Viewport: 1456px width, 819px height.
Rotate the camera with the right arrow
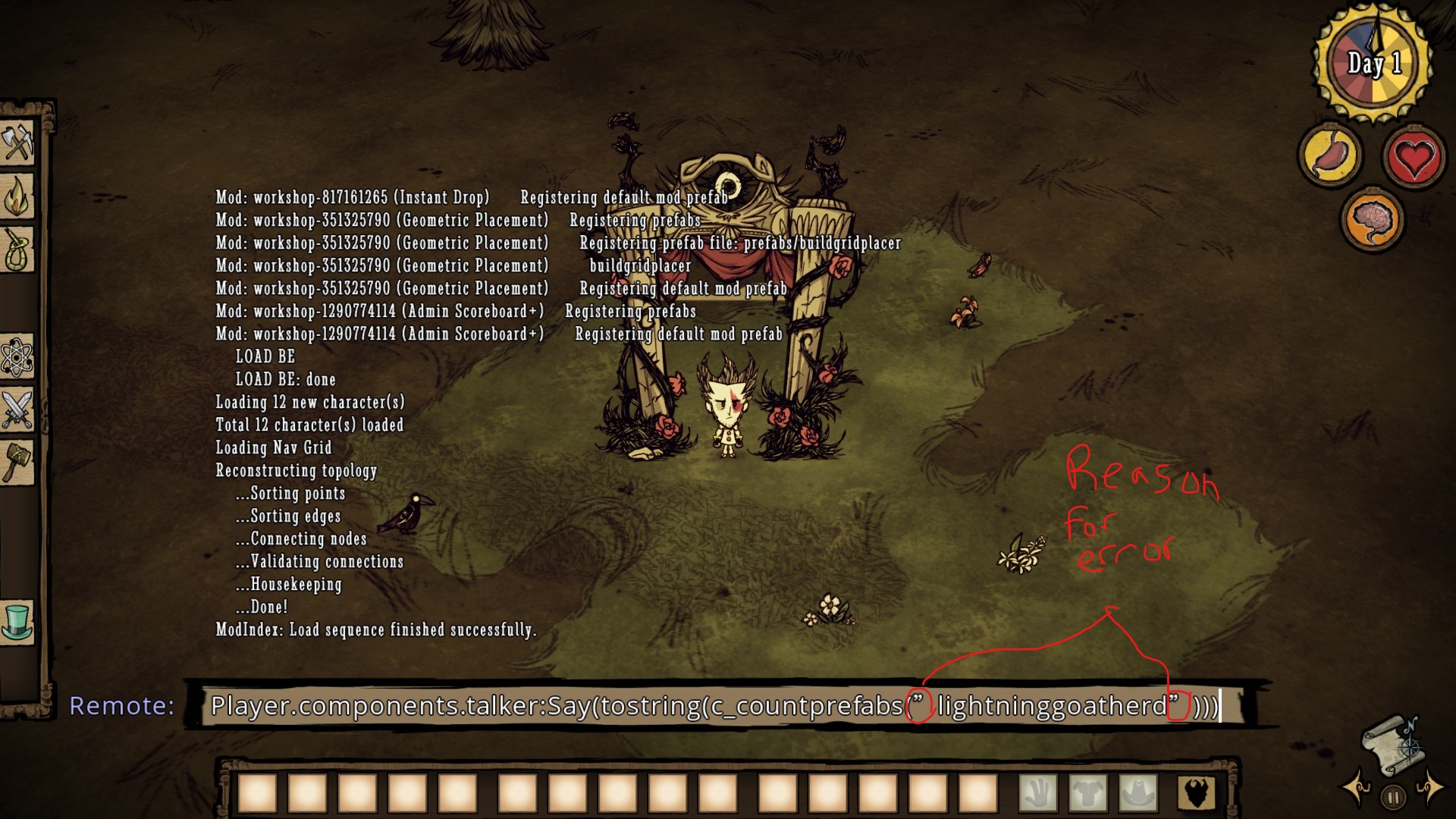tap(1430, 787)
